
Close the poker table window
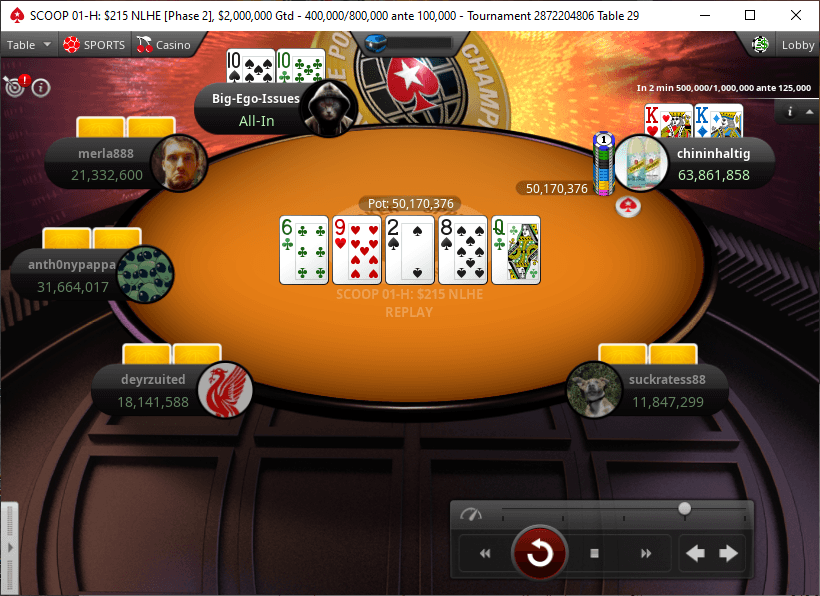click(x=796, y=15)
